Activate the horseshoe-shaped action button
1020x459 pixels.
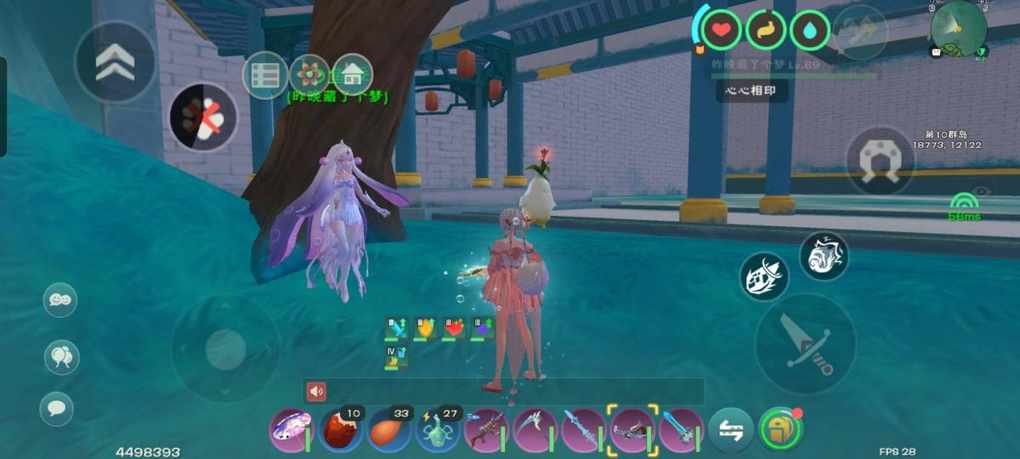point(880,160)
